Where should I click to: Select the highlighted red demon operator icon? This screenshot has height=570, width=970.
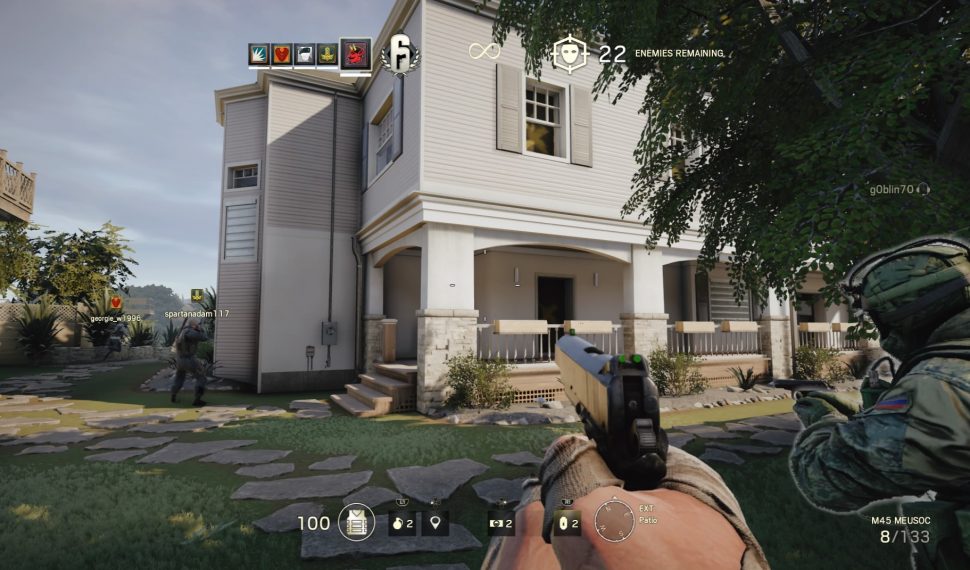[x=355, y=54]
